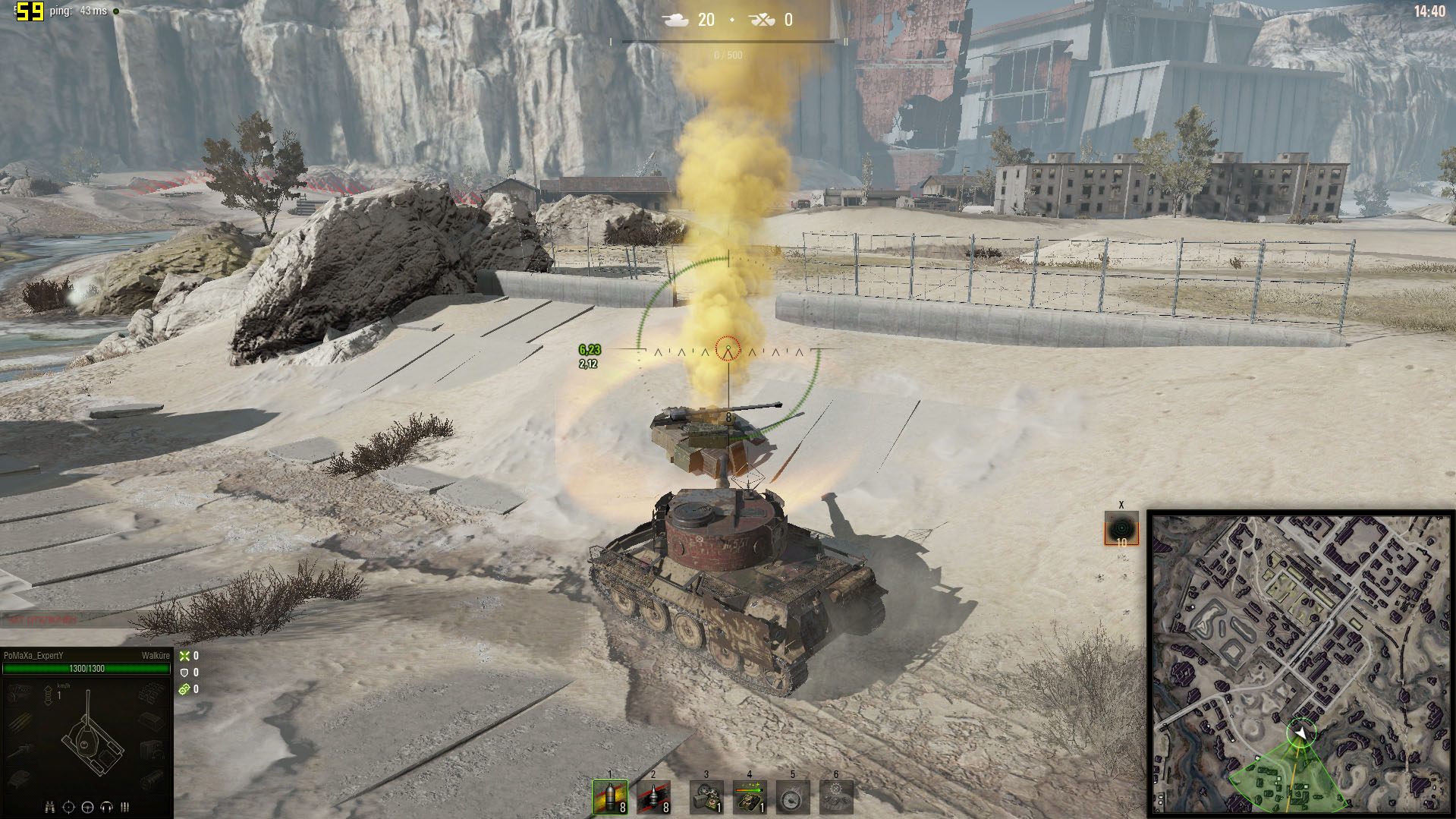
Task: Activate the tank boost consumable
Action: coord(749,797)
